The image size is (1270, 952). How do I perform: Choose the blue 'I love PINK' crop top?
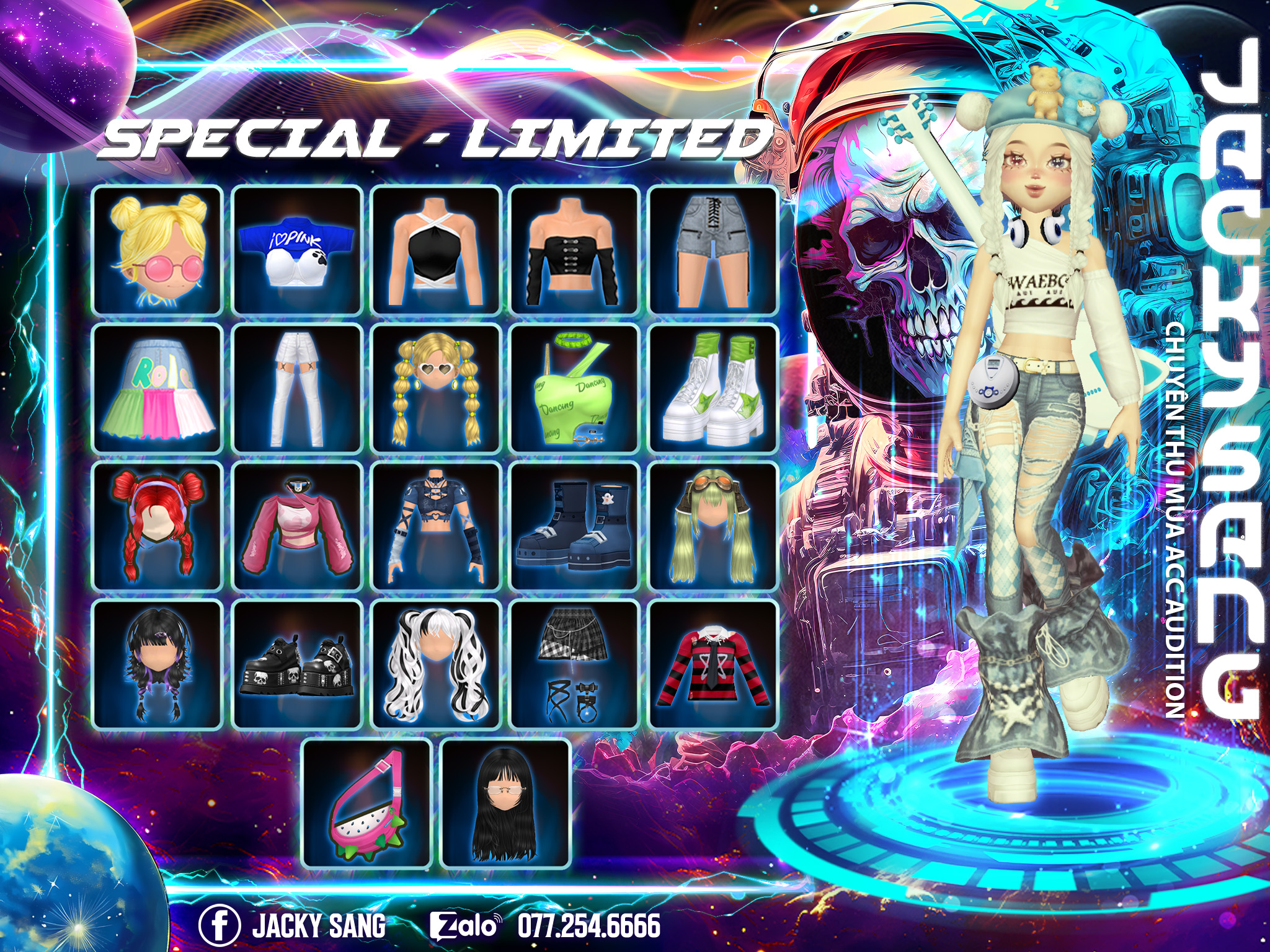pos(296,250)
